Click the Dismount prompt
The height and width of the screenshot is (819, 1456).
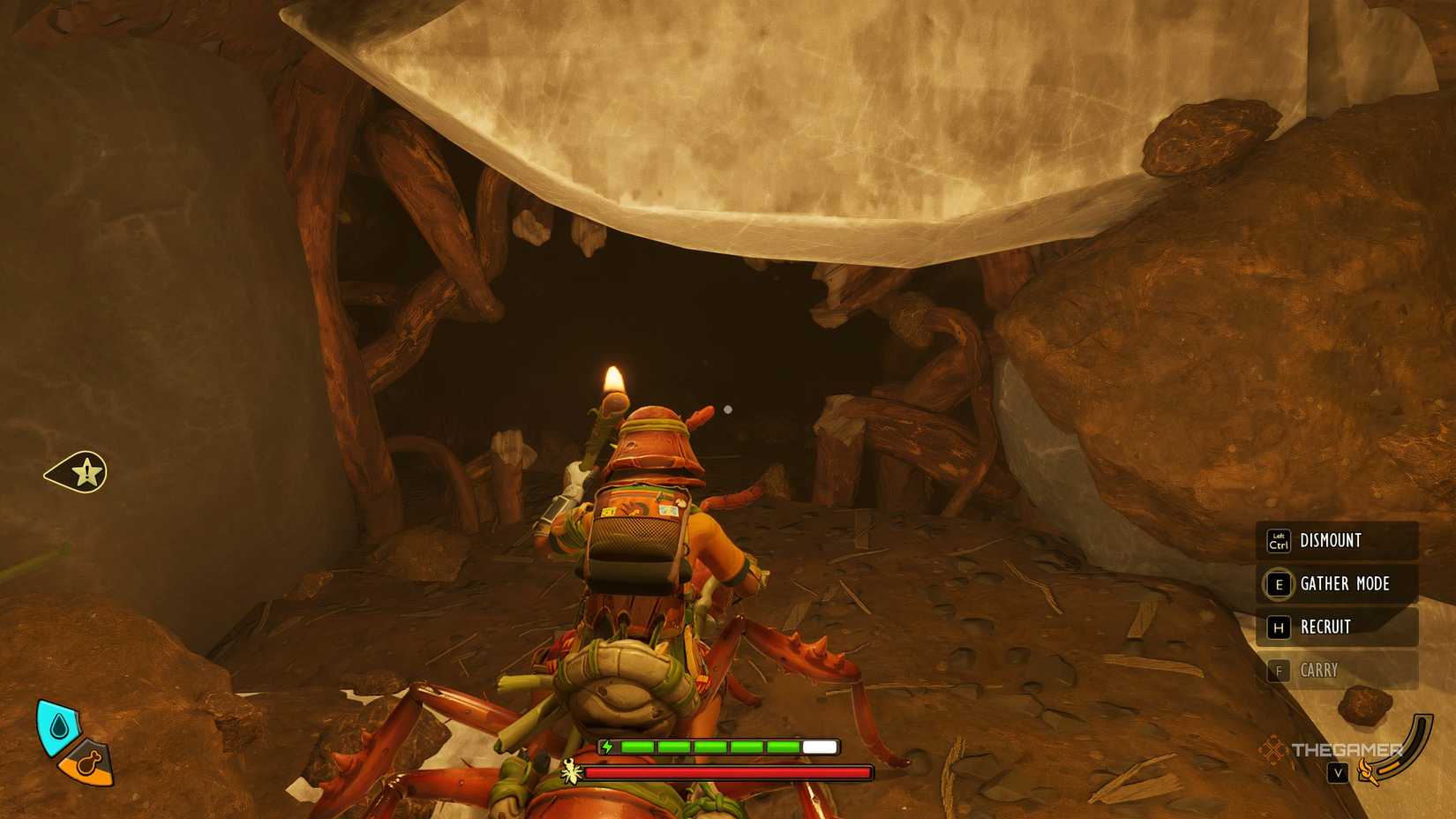(1330, 541)
